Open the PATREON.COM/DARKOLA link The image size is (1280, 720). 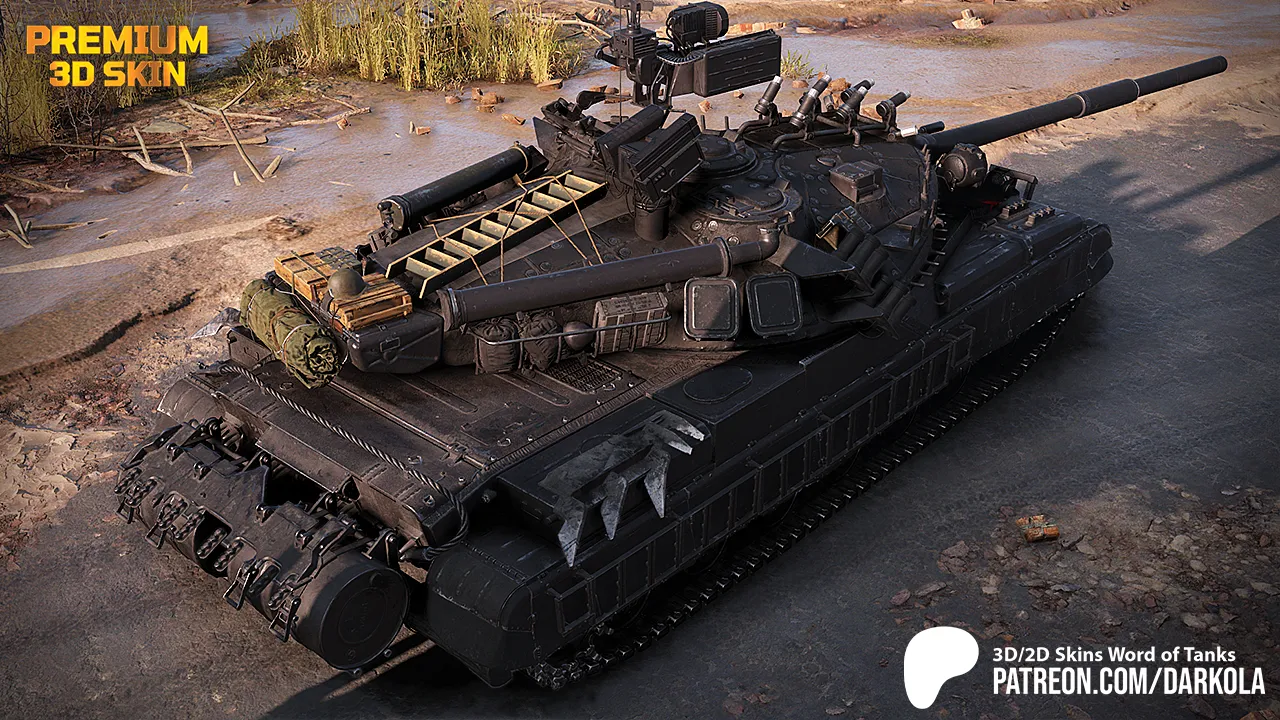(1128, 682)
